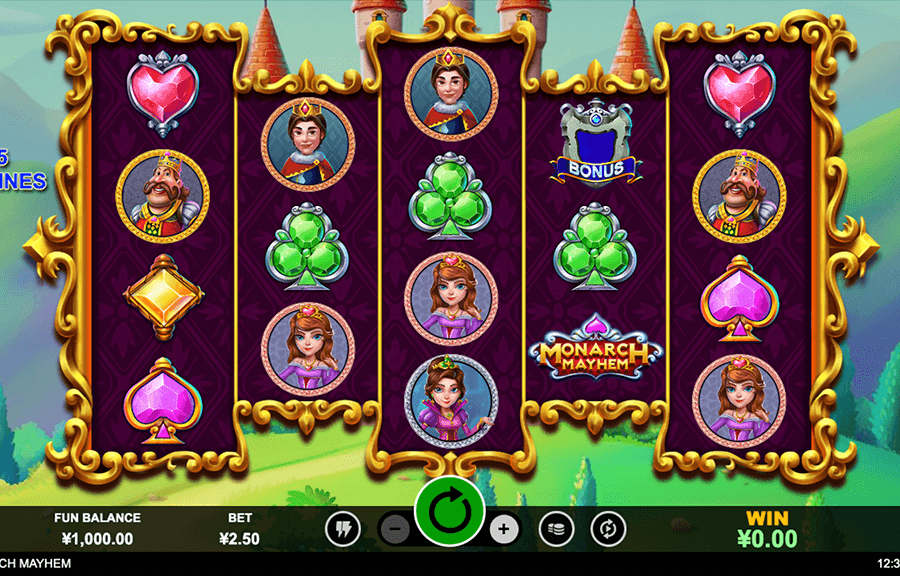Viewport: 900px width, 576px height.
Task: Increase the bet with the plus button
Action: coord(505,529)
